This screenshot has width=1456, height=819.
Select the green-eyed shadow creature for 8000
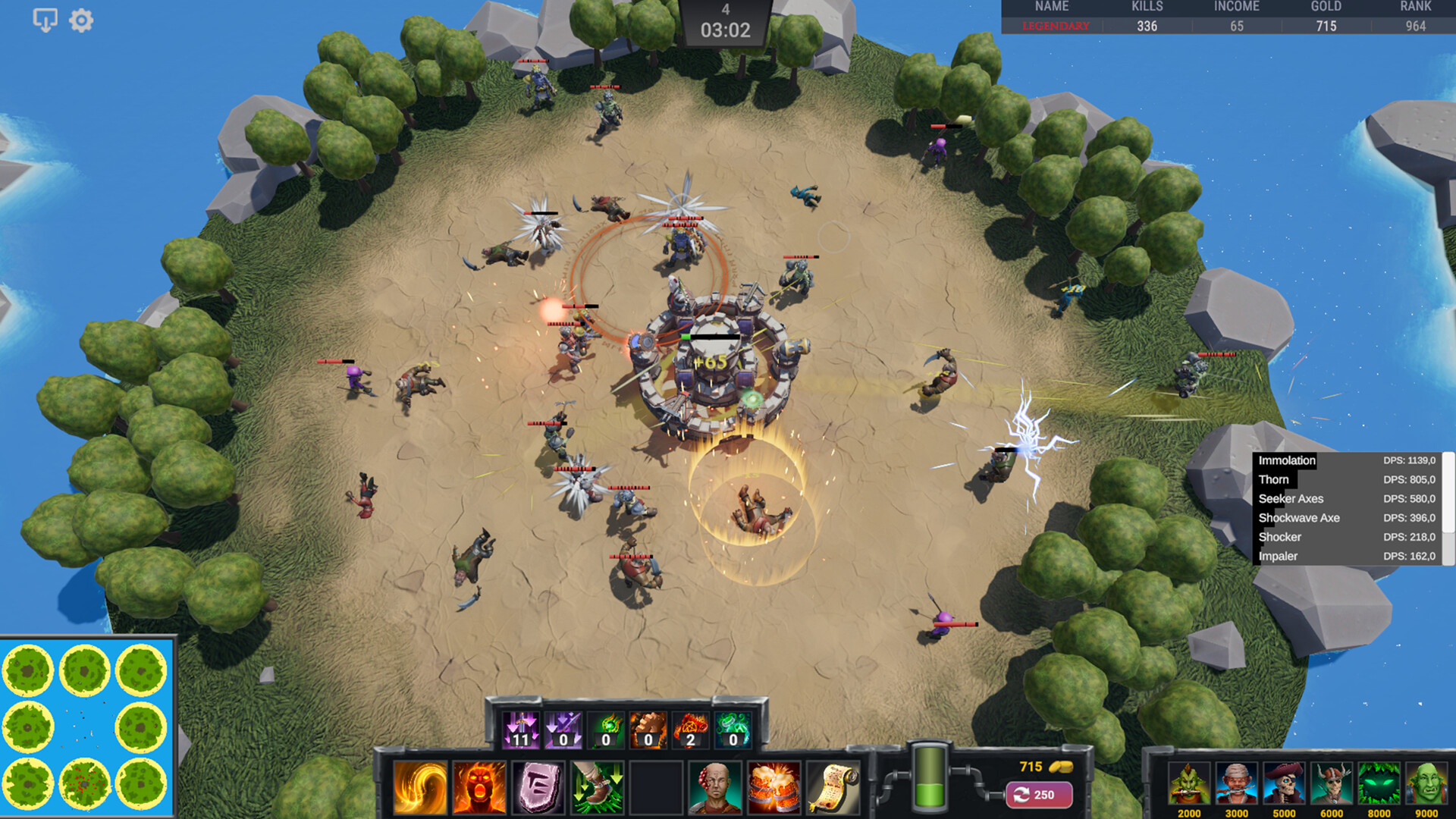point(1379,784)
